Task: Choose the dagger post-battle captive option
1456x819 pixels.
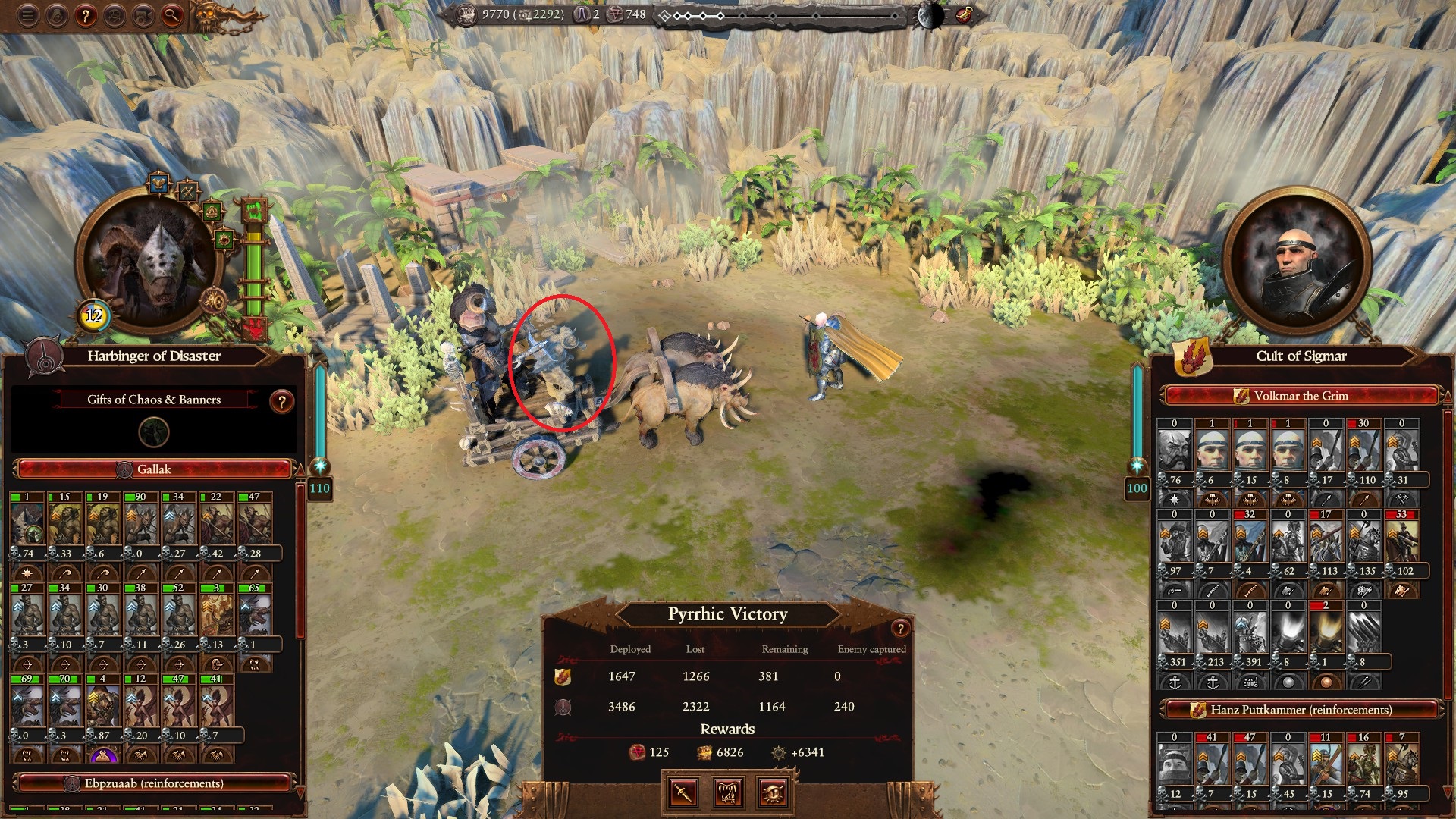Action: (683, 792)
